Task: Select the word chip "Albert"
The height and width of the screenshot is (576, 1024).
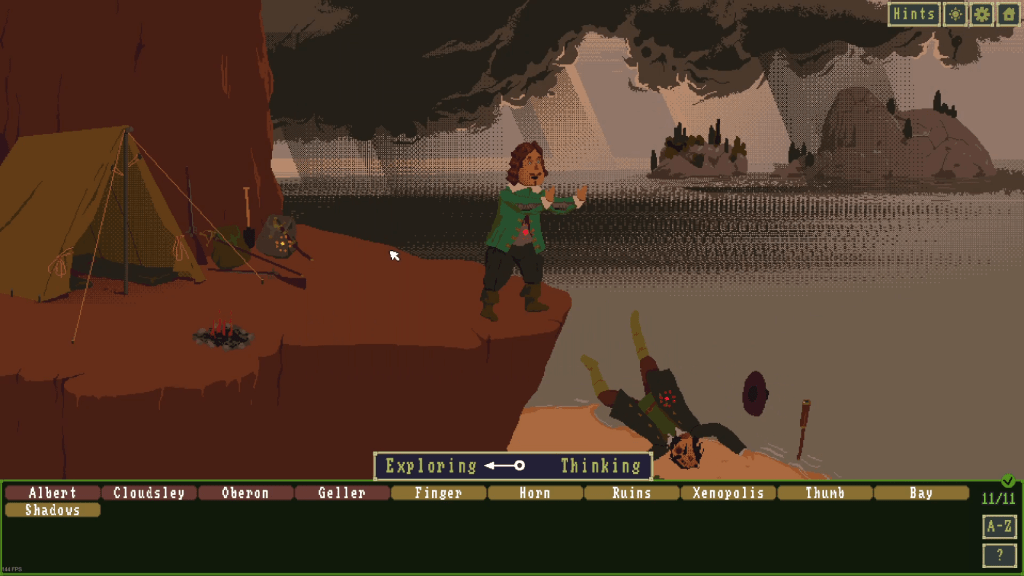Action: [53, 493]
